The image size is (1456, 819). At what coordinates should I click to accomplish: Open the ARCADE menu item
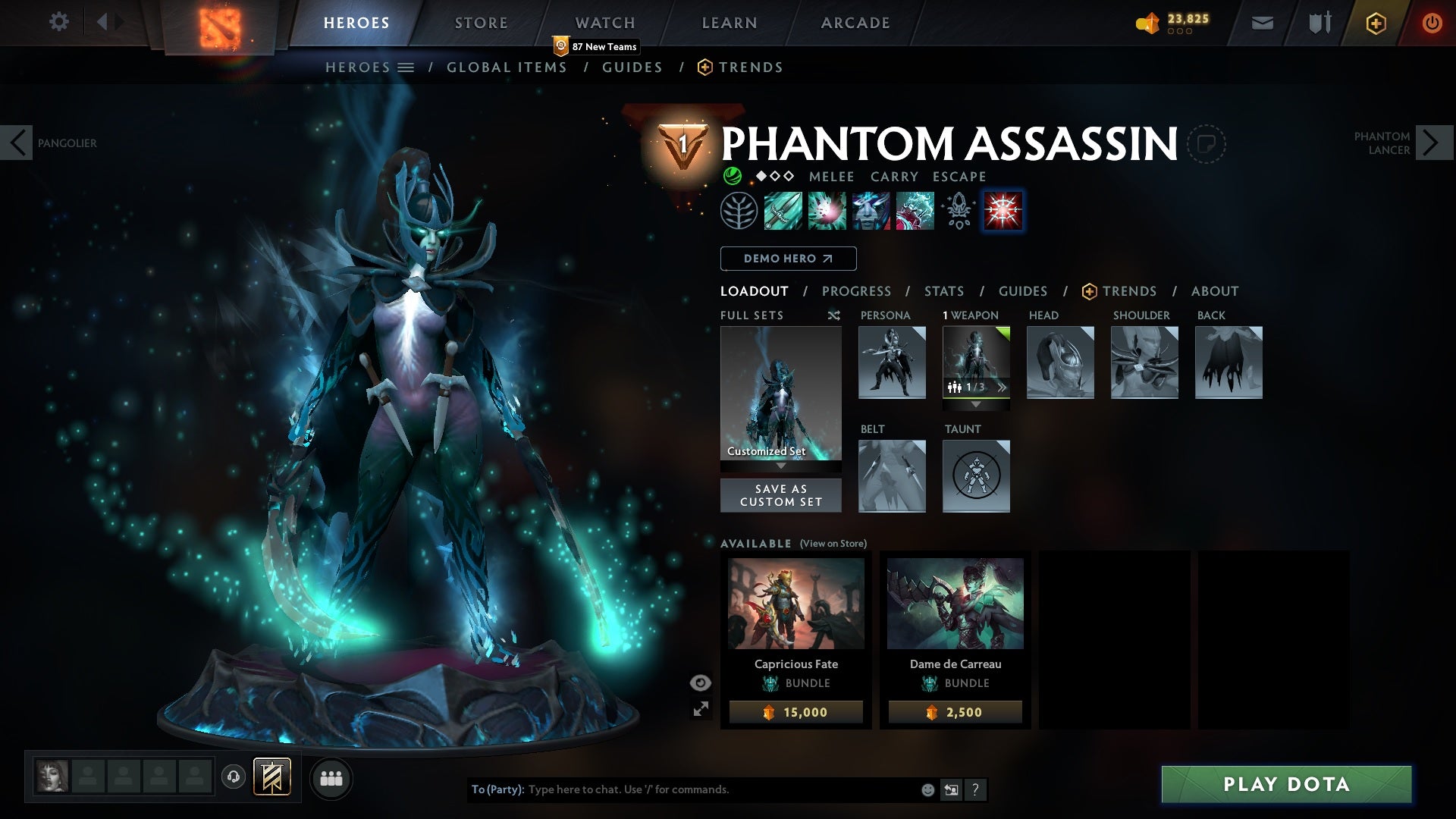(855, 23)
